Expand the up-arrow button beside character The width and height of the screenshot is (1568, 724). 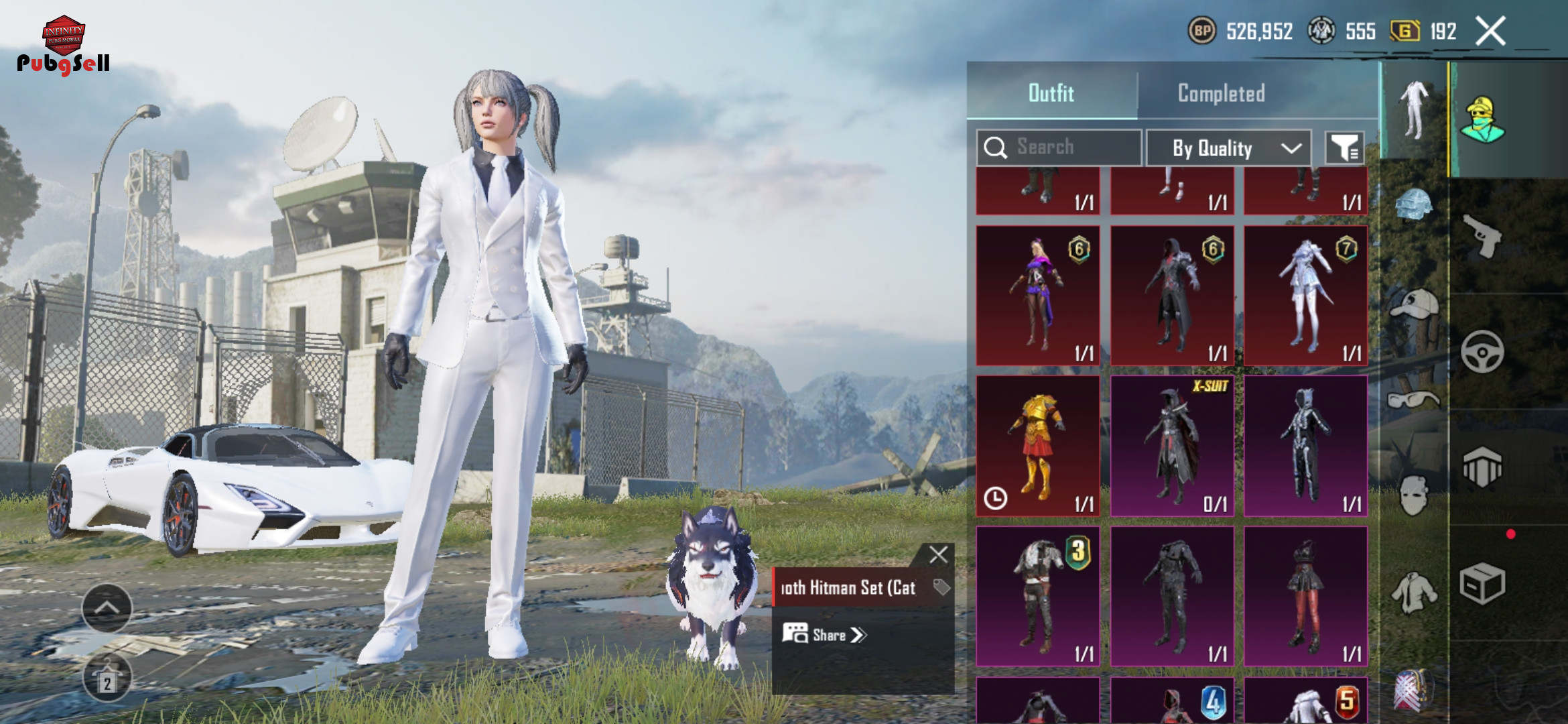click(107, 608)
